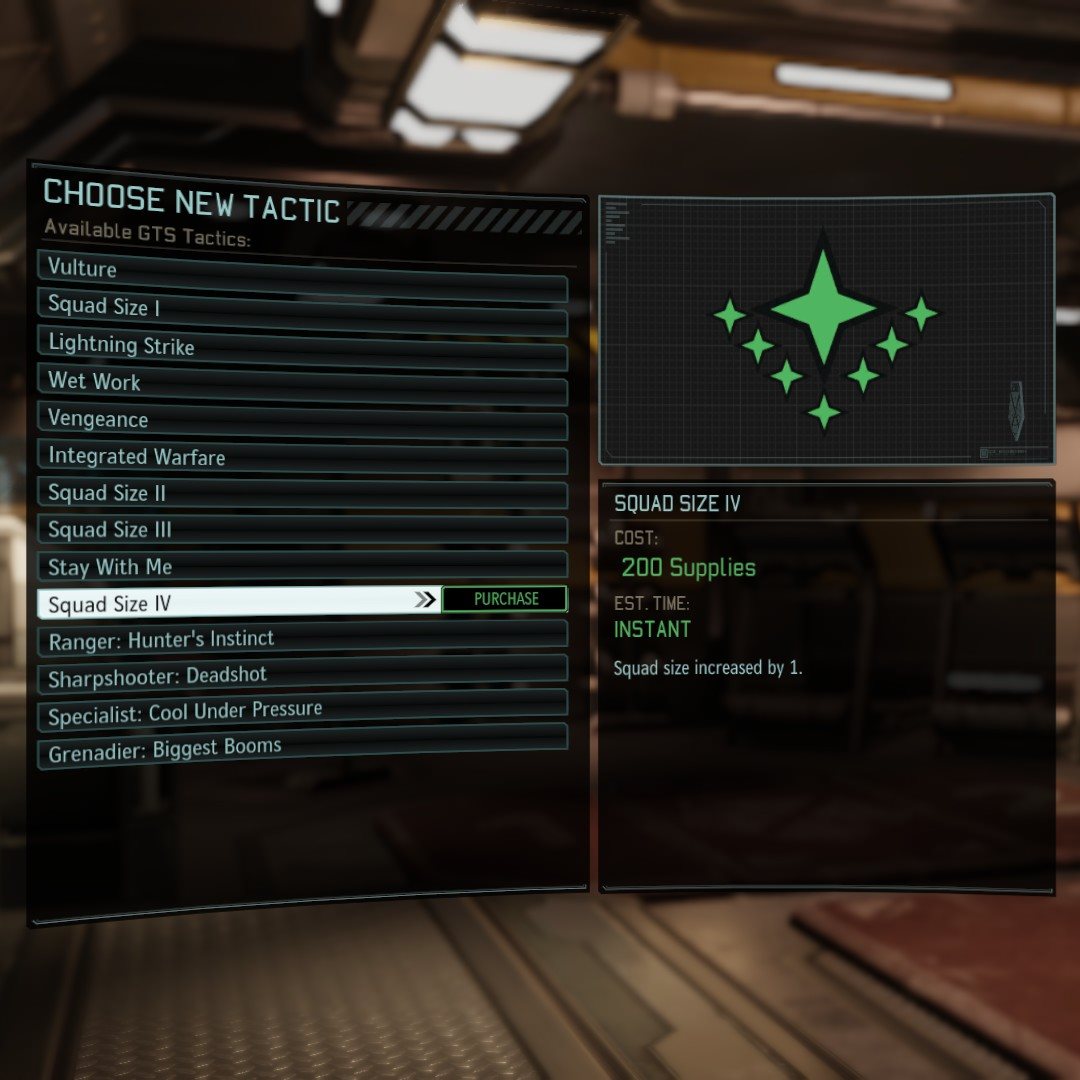This screenshot has height=1080, width=1080.
Task: Select the Stay With Me tactic
Action: pos(300,567)
